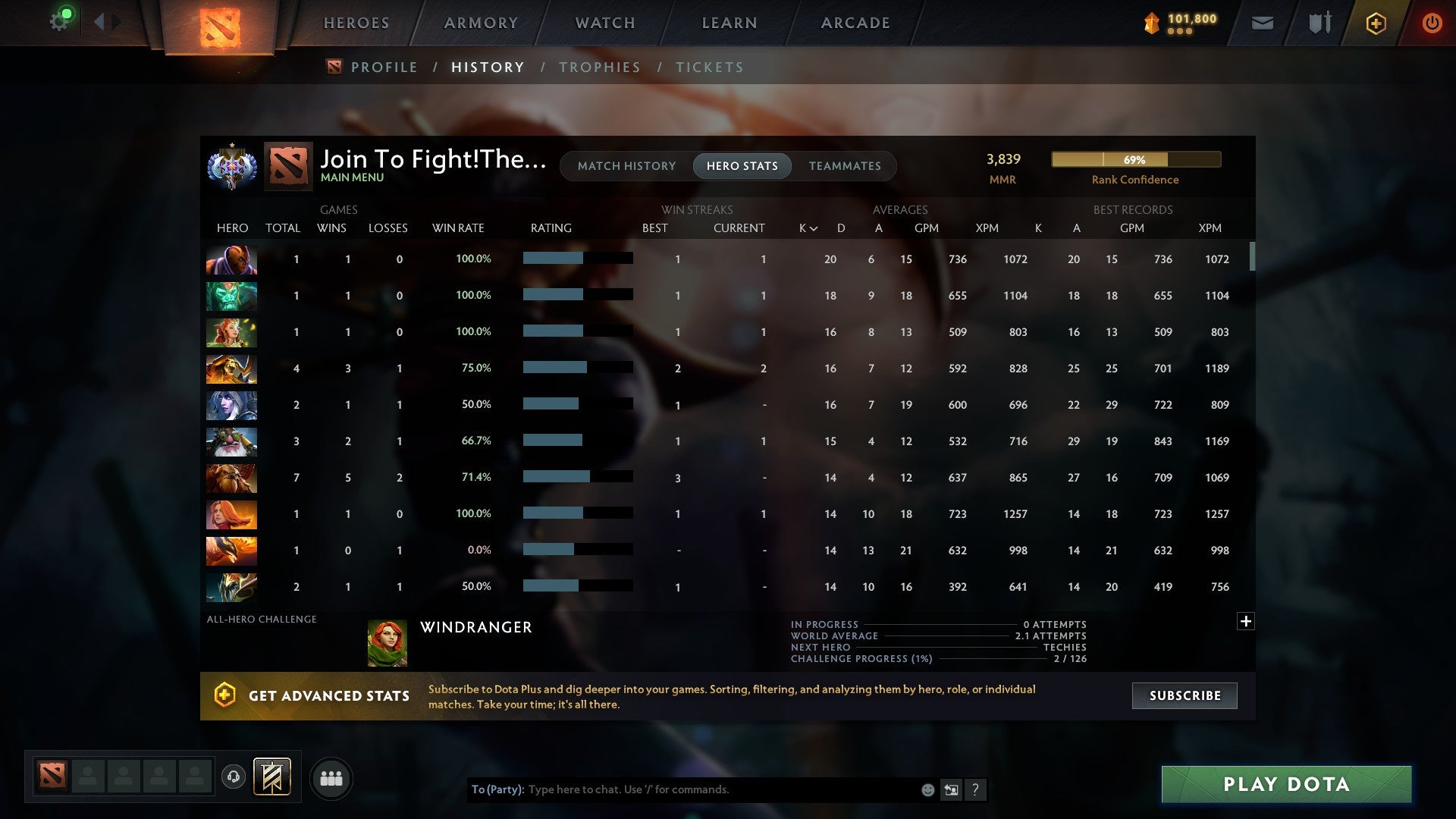This screenshot has width=1456, height=819.
Task: Click the Rank Confidence progress bar
Action: [x=1135, y=159]
